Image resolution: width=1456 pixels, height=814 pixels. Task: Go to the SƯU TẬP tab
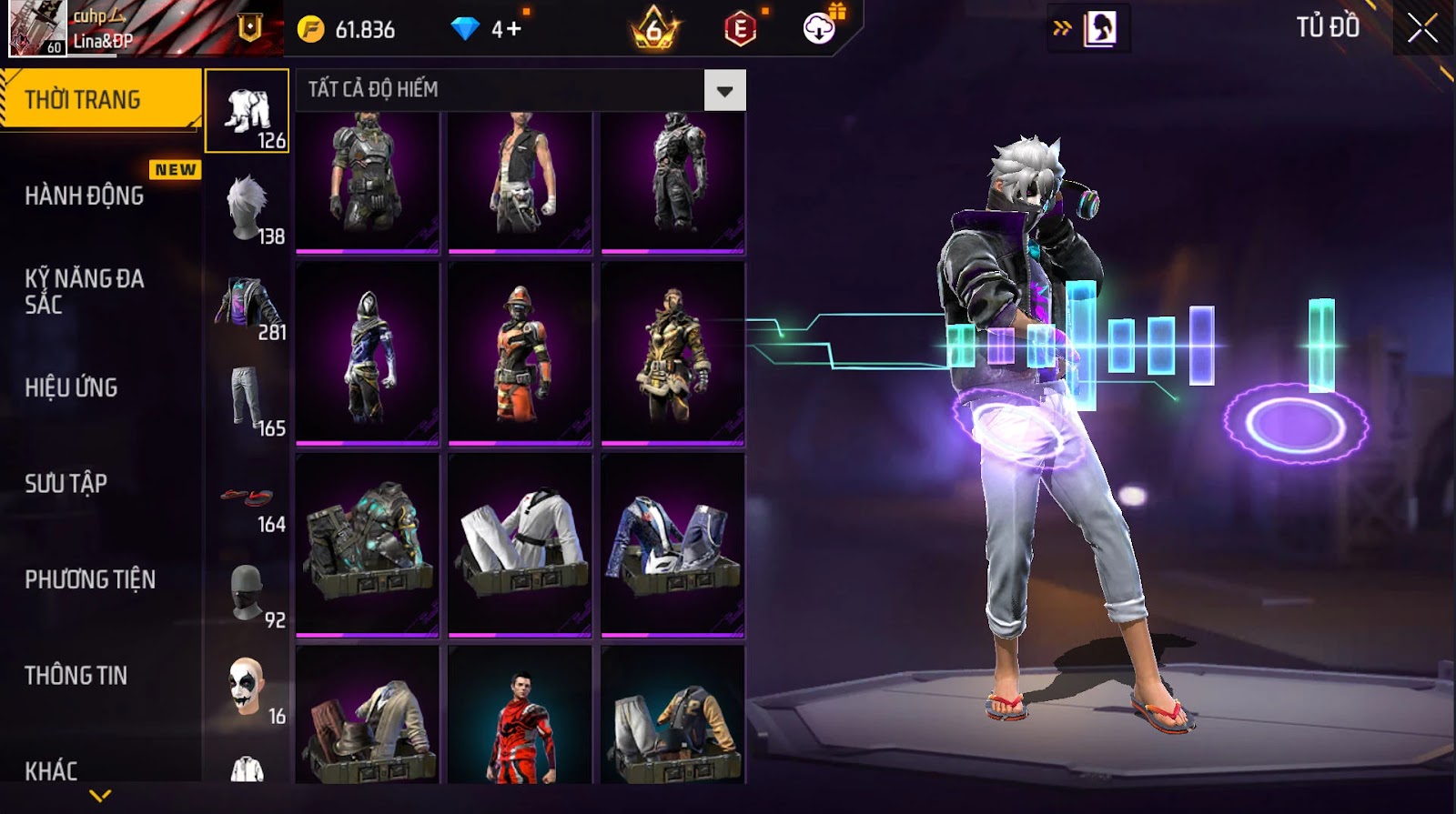(x=66, y=483)
